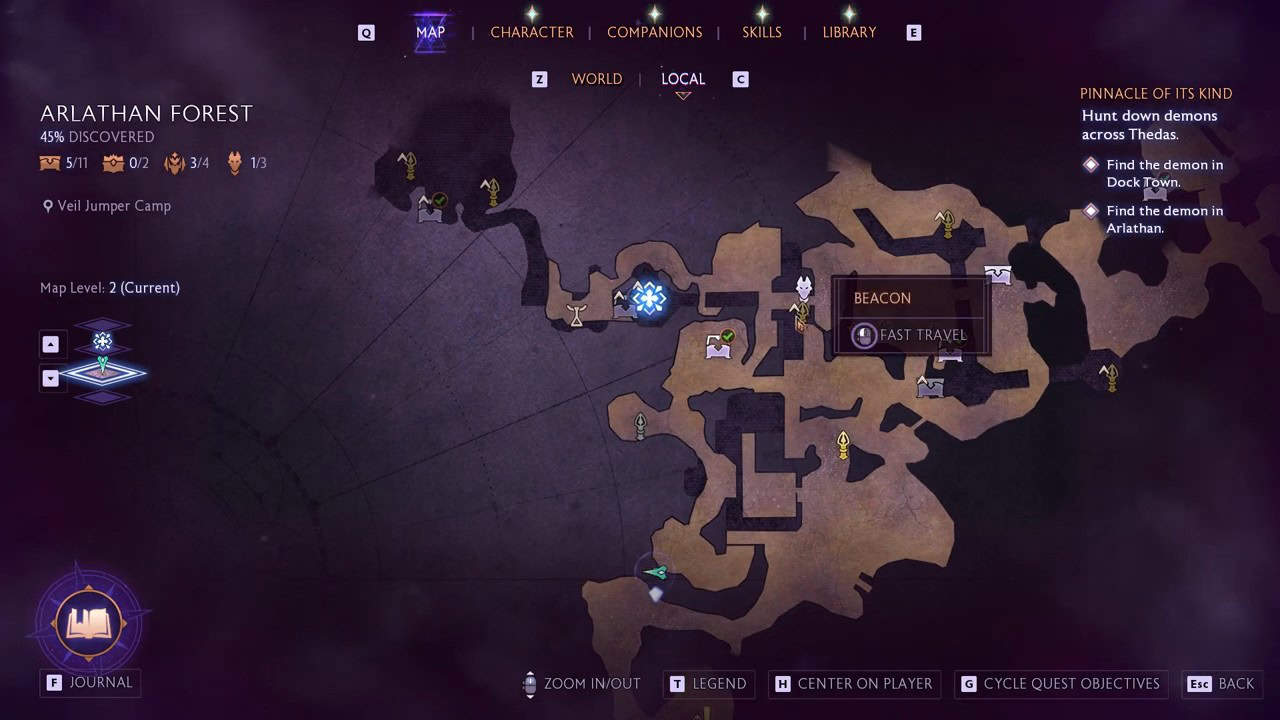This screenshot has height=720, width=1280.
Task: Open the Companions tab
Action: (x=654, y=32)
